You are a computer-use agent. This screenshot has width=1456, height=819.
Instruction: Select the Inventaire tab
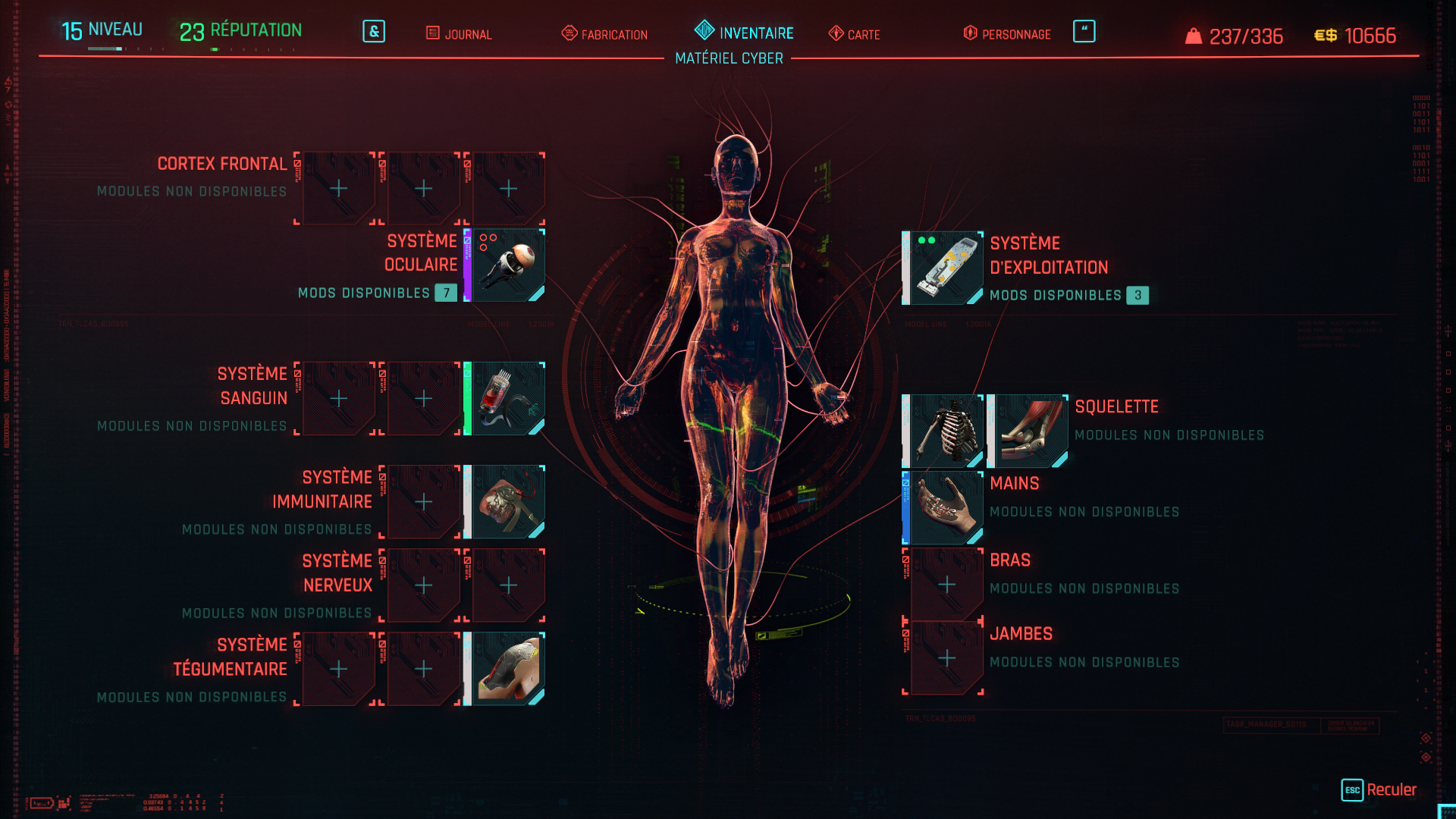[x=744, y=33]
